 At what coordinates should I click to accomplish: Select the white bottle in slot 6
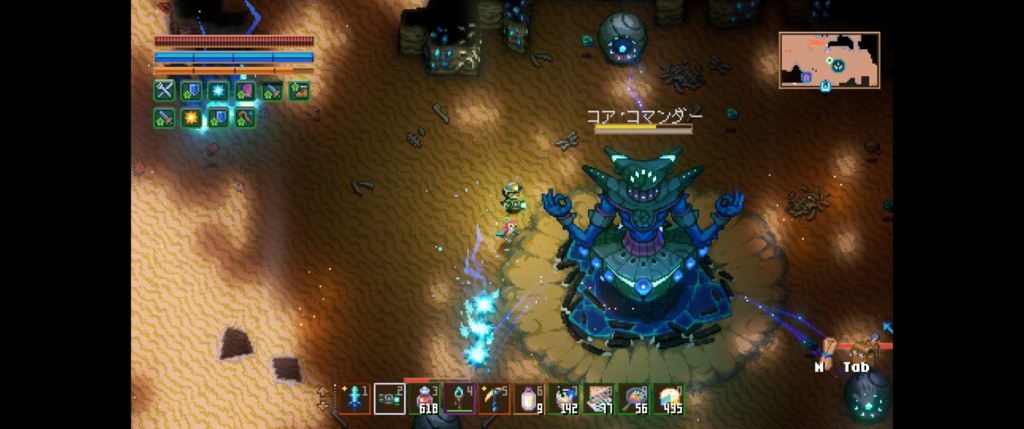[529, 399]
